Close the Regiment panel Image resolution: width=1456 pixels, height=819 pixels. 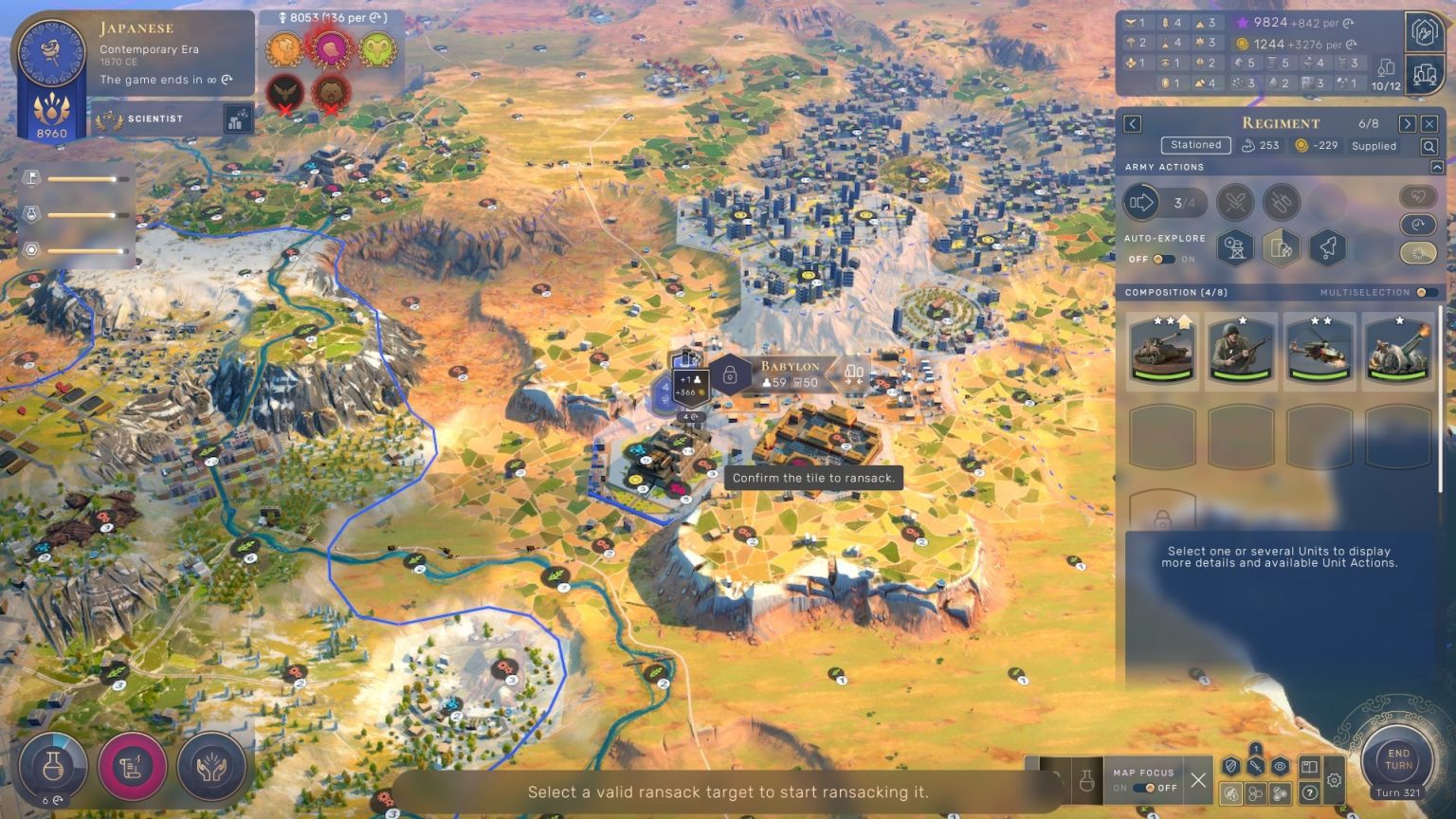click(1429, 124)
